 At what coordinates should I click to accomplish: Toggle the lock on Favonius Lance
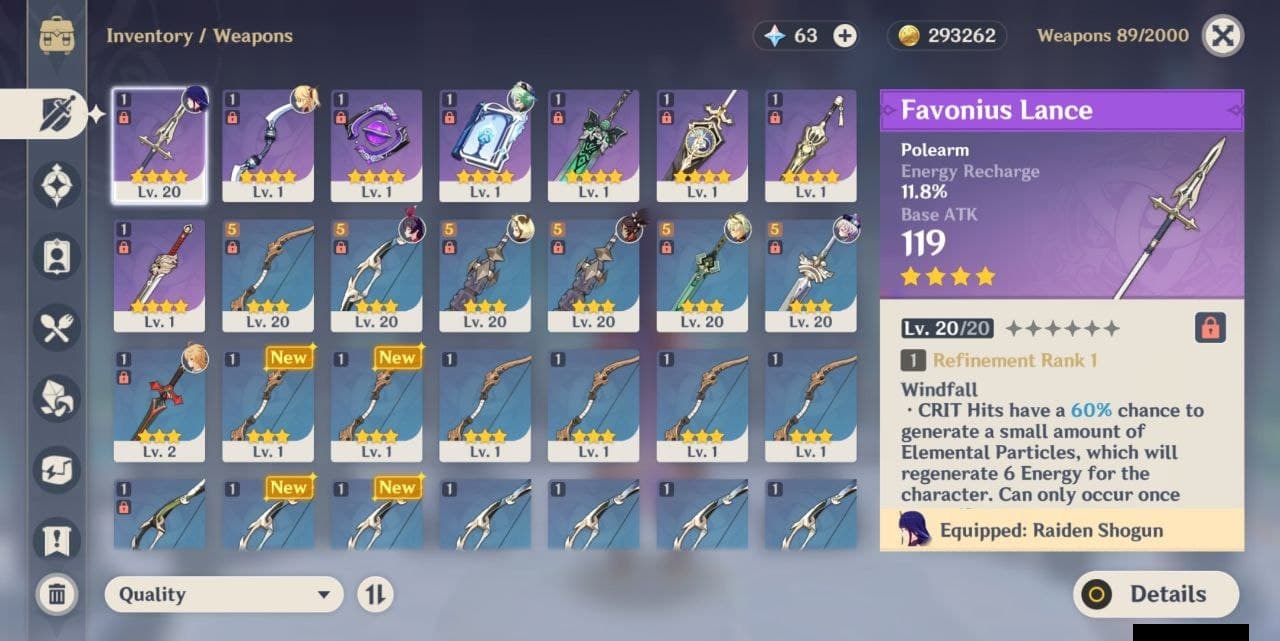click(x=1210, y=328)
